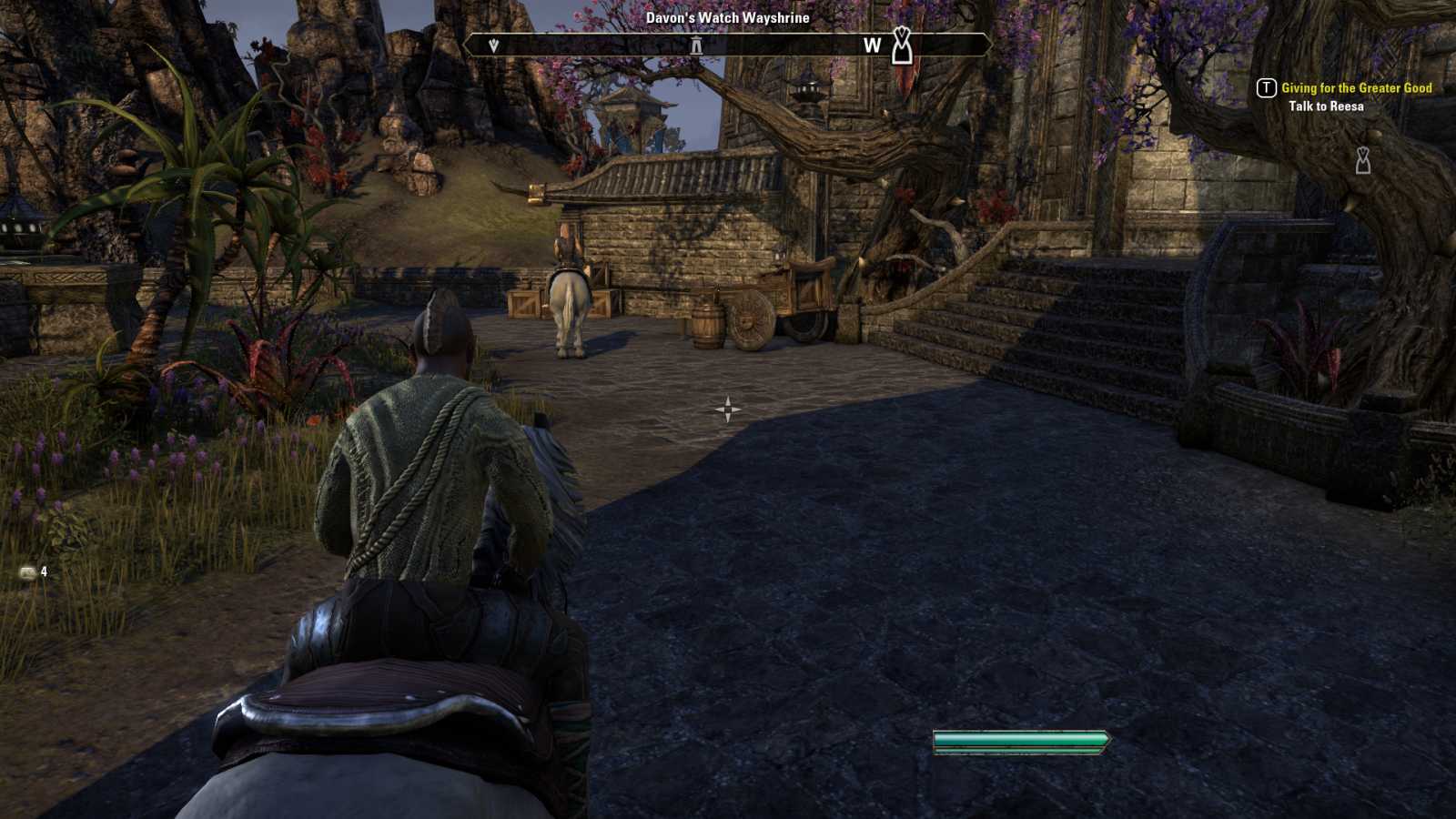Click the floating quest marker below the tracker

click(x=1362, y=160)
